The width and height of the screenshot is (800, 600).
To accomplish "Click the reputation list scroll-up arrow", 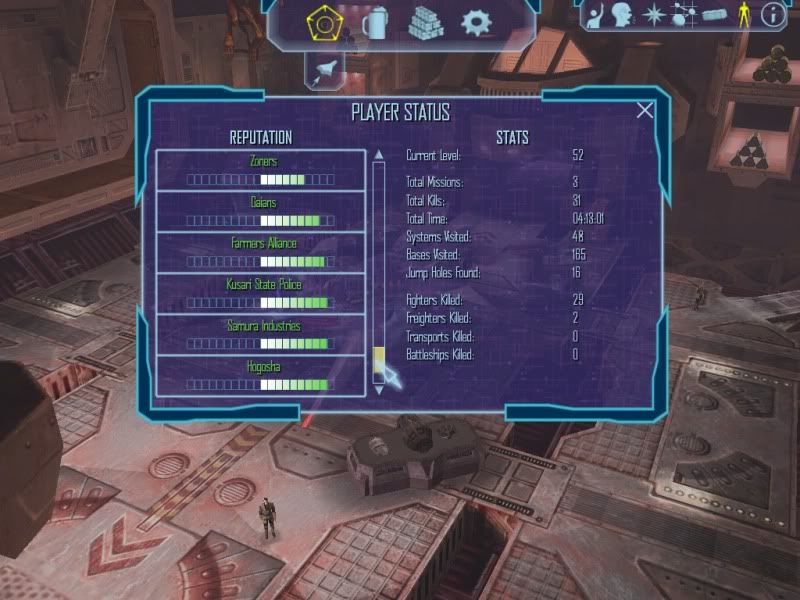I will (x=378, y=155).
